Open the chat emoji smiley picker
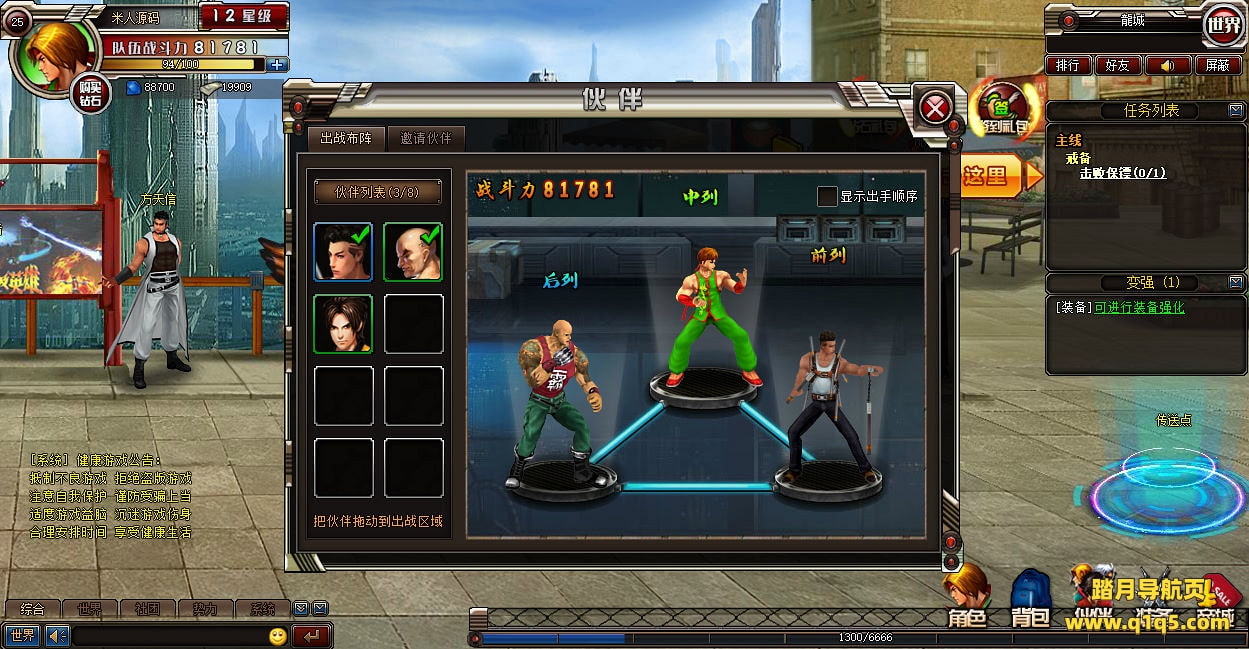The width and height of the screenshot is (1249, 649). (278, 636)
